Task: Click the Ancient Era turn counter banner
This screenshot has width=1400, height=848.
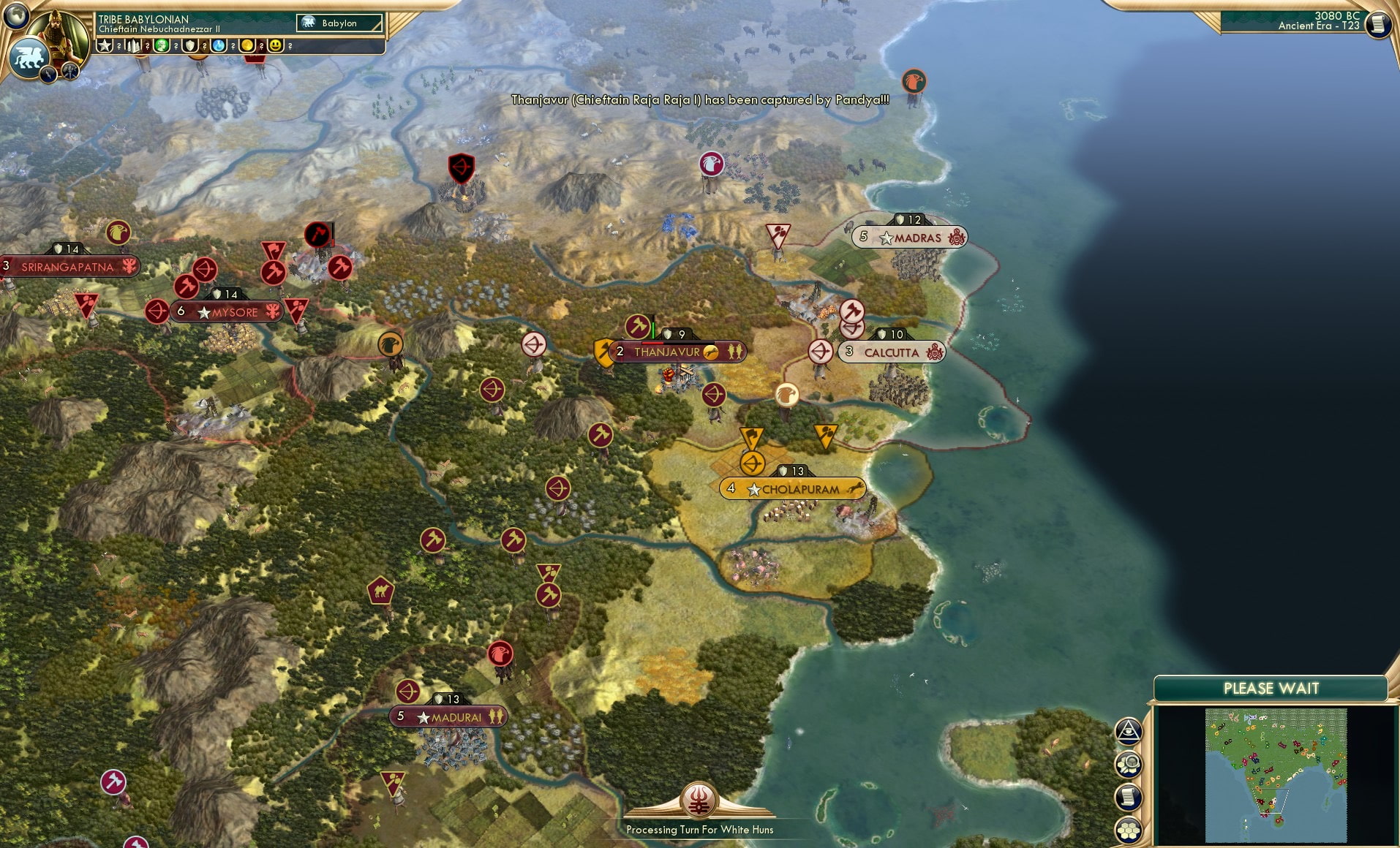Action: tap(1317, 22)
